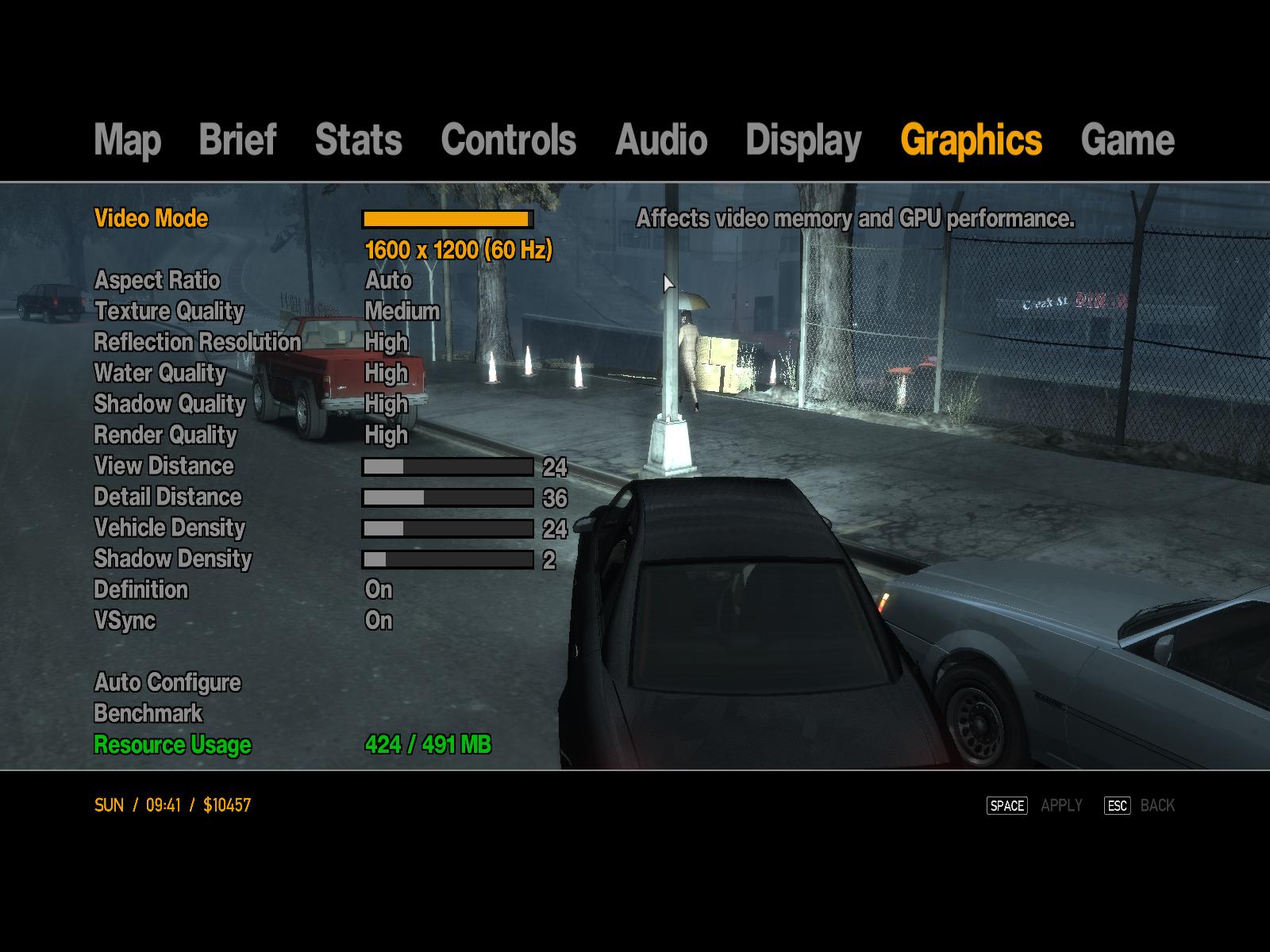Choose the Reflection Resolution setting
The height and width of the screenshot is (952, 1270).
[x=197, y=342]
